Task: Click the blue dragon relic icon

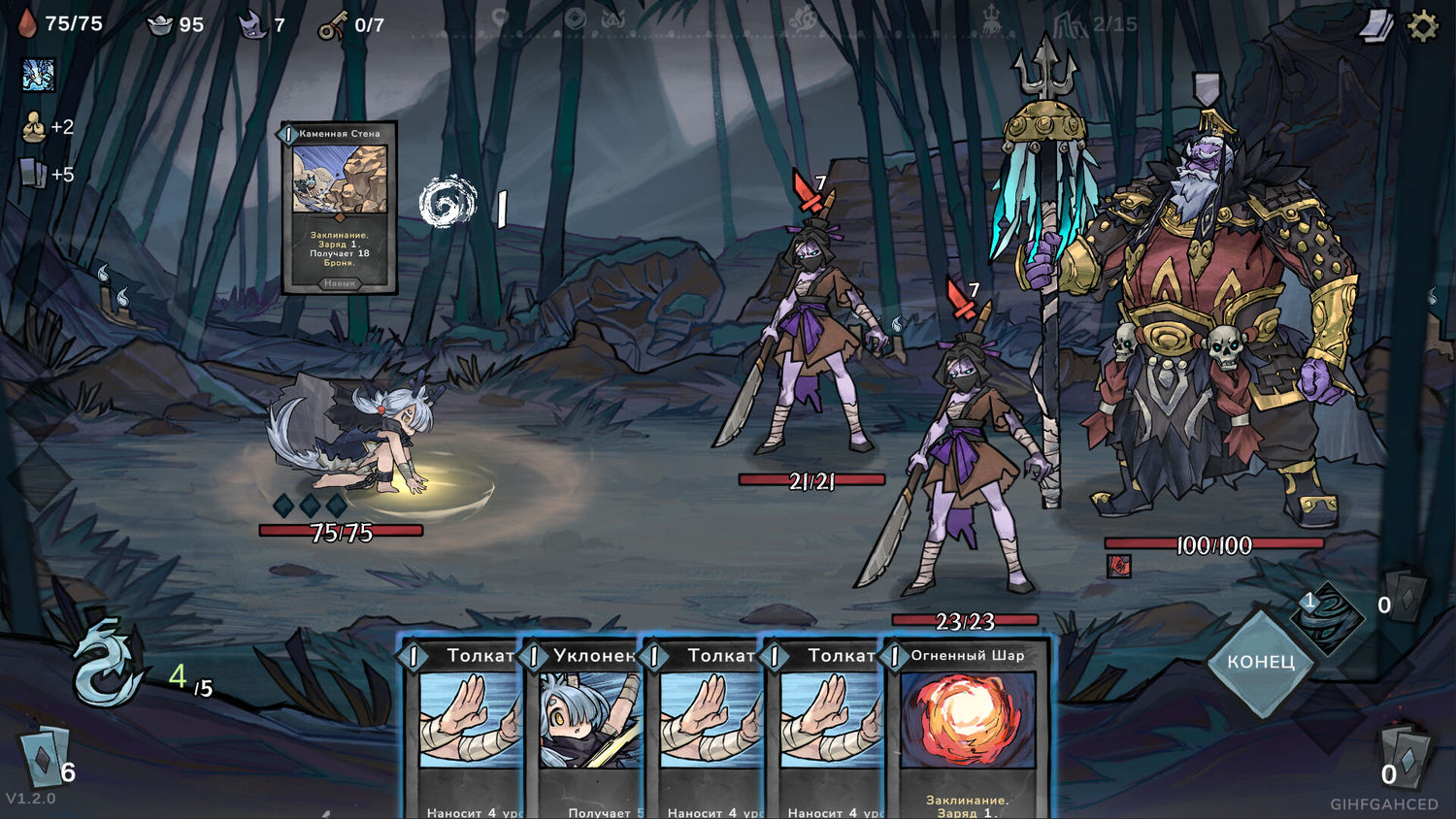Action: 39,75
